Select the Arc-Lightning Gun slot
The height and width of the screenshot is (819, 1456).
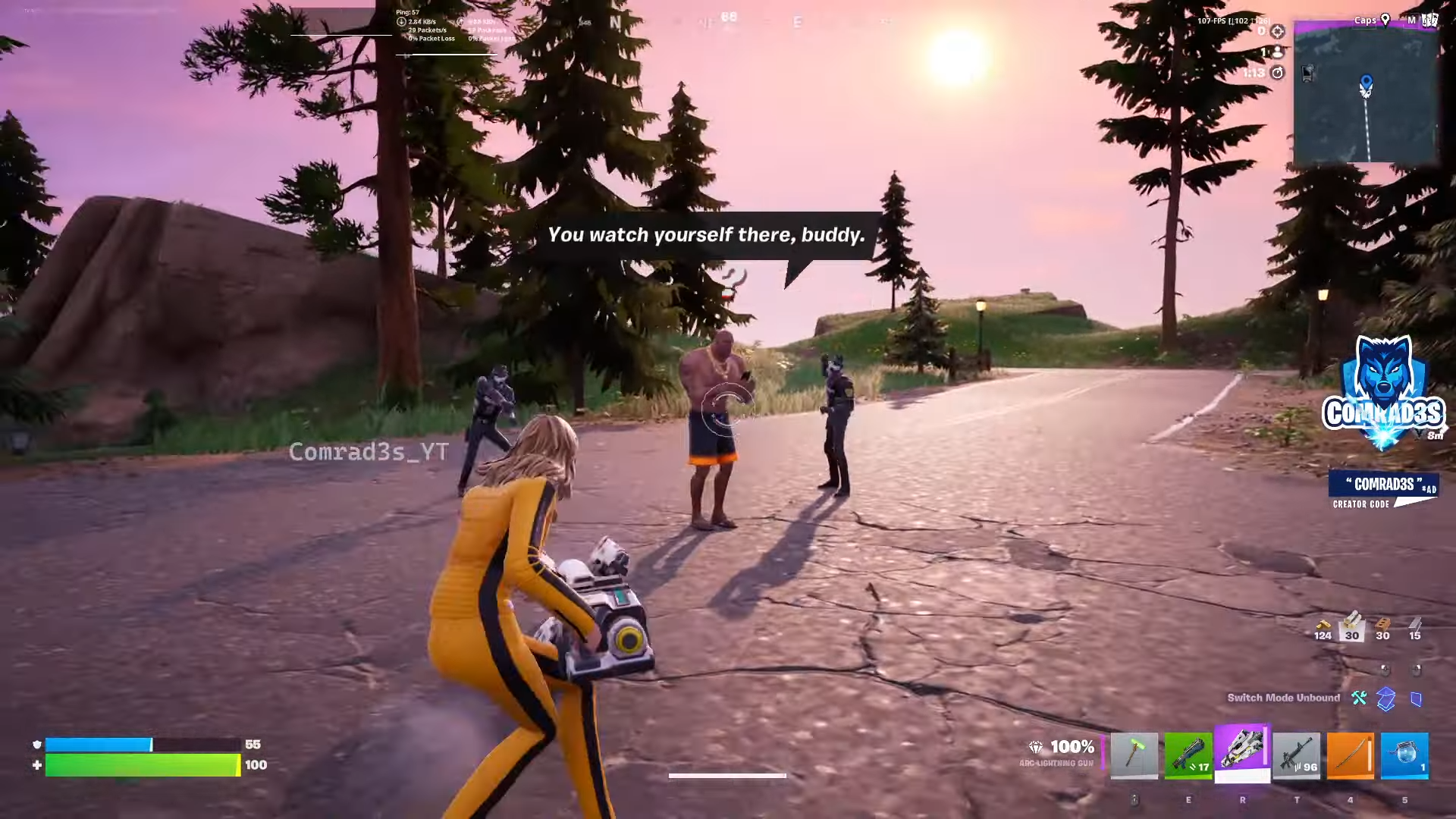1242,752
